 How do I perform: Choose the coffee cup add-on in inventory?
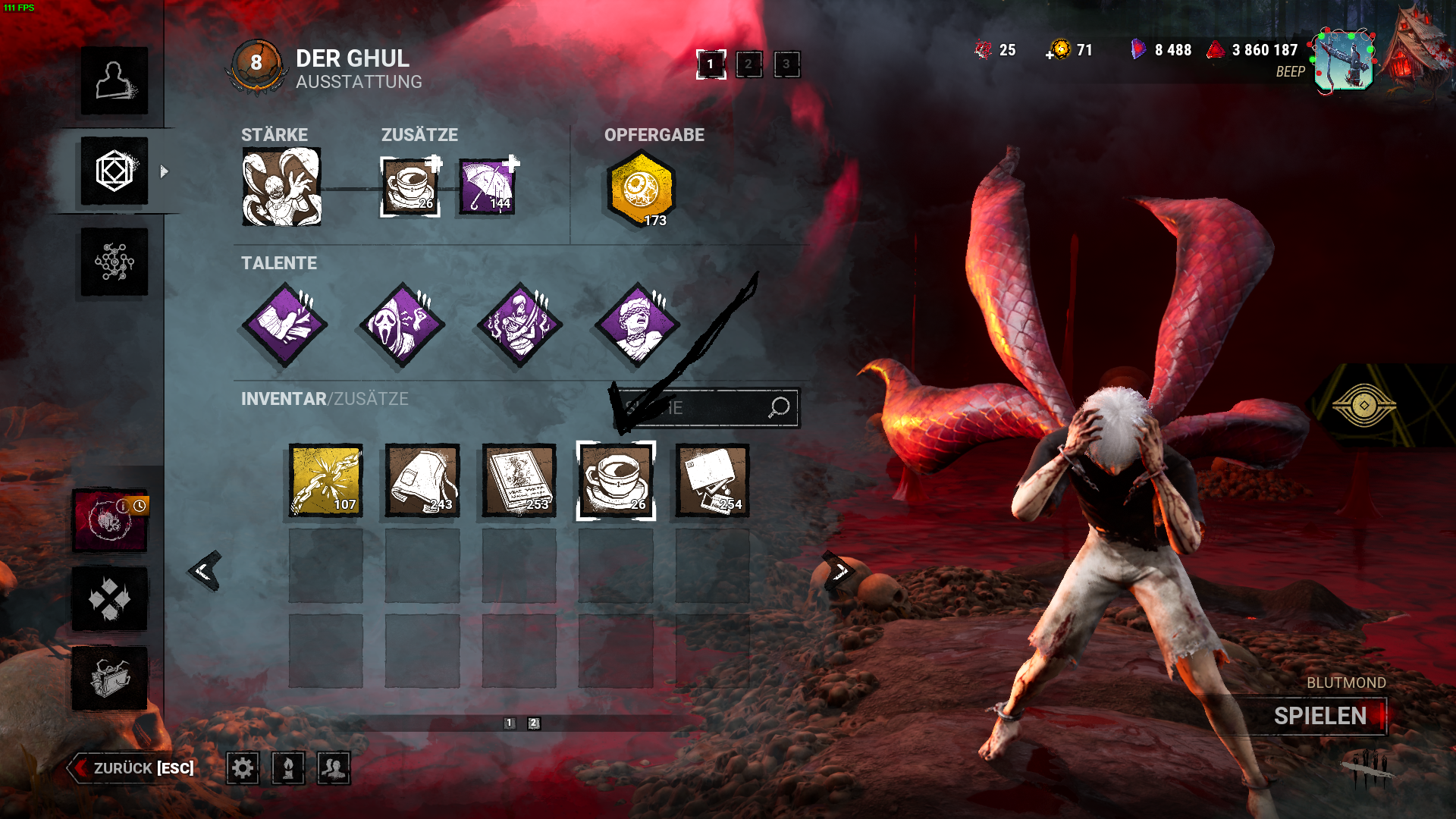(x=616, y=481)
